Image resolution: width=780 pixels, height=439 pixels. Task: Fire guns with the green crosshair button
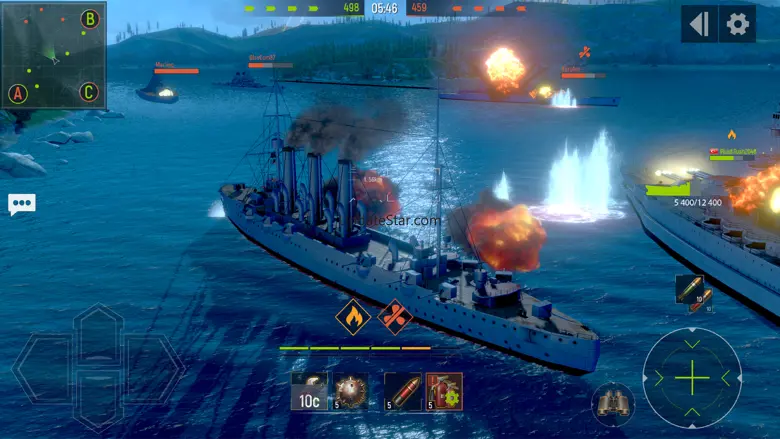point(692,378)
